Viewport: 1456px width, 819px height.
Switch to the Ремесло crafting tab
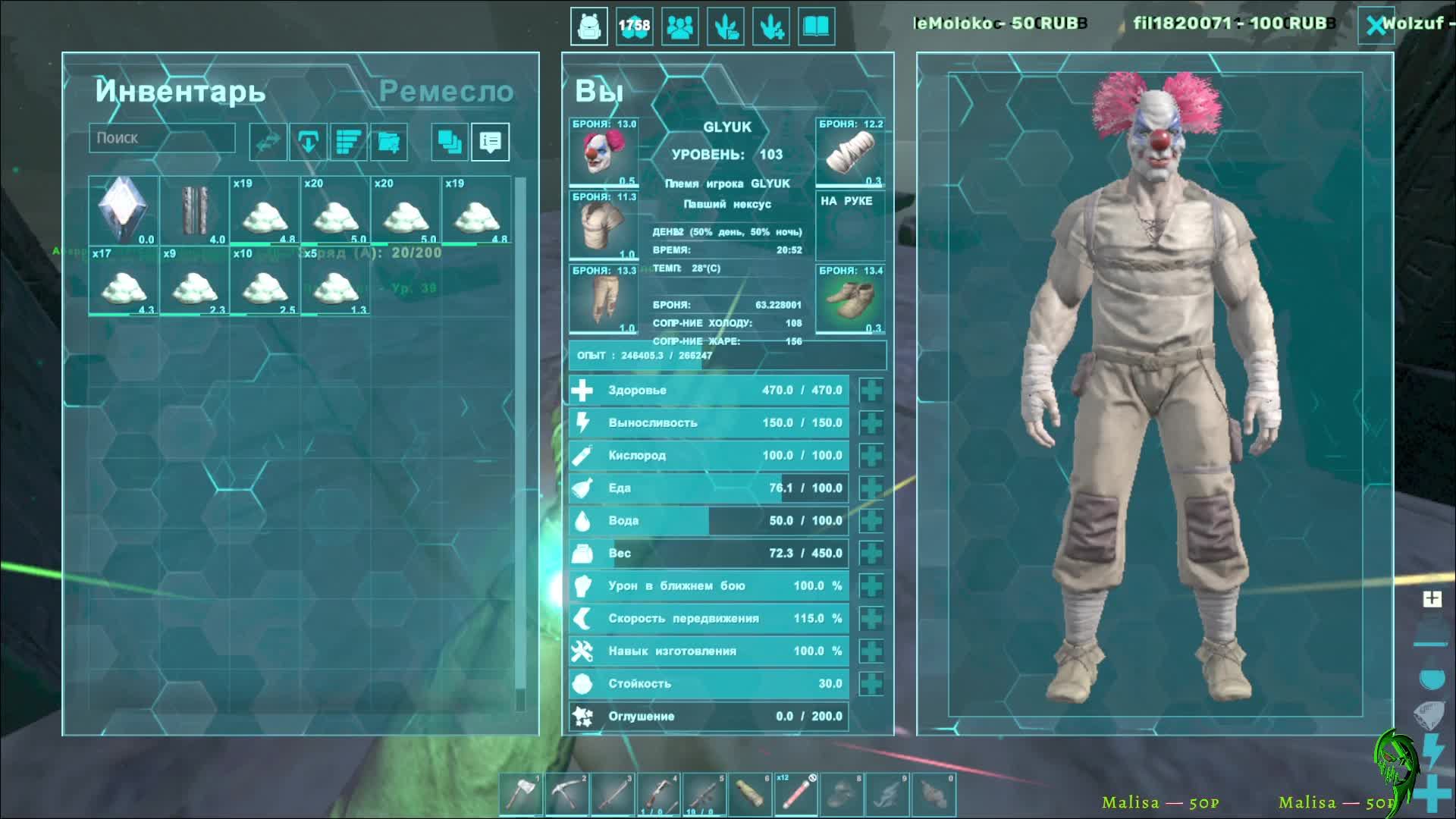(x=446, y=92)
